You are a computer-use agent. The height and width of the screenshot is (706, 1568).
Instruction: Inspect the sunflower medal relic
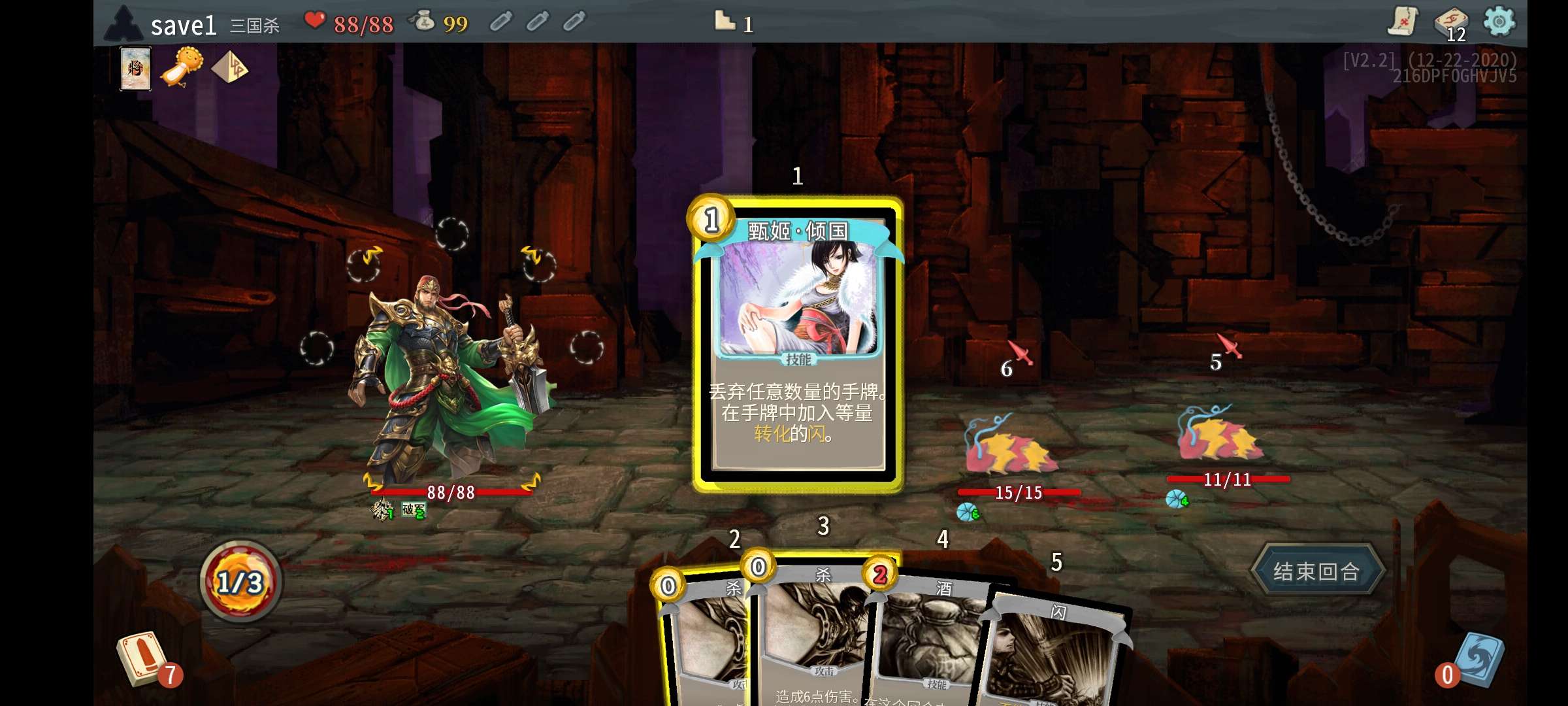(x=182, y=67)
